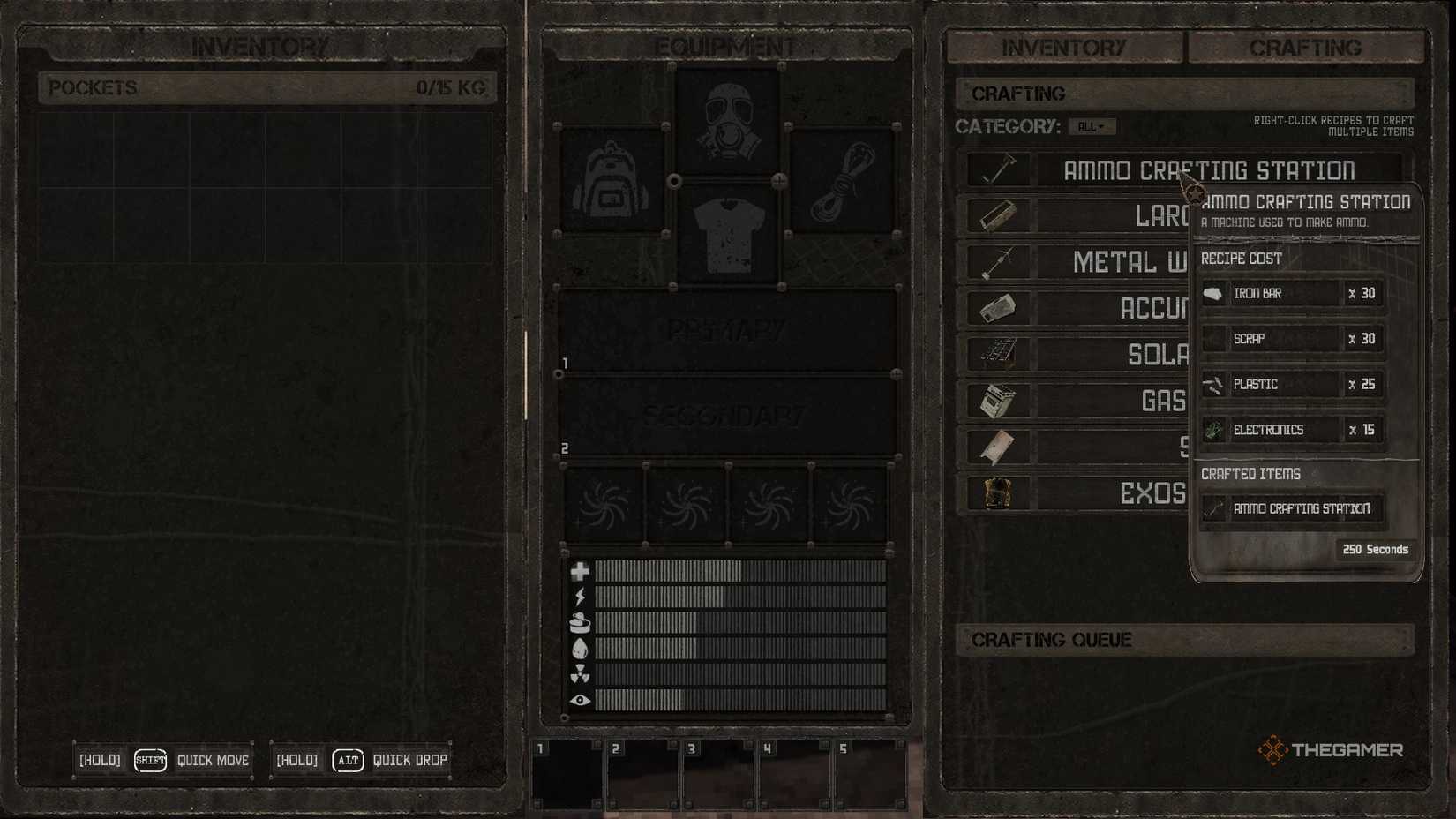Click the Iron Bar recipe cost icon
The image size is (1456, 819).
click(1213, 292)
